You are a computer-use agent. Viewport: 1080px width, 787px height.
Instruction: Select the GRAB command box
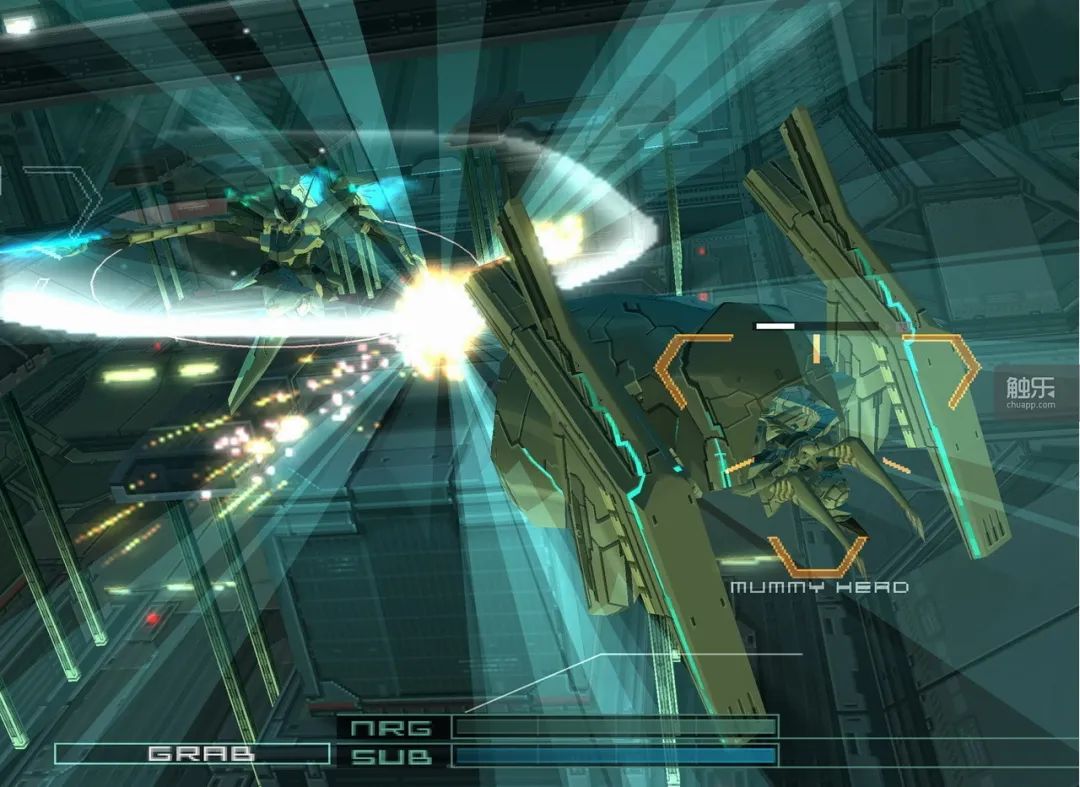(192, 753)
